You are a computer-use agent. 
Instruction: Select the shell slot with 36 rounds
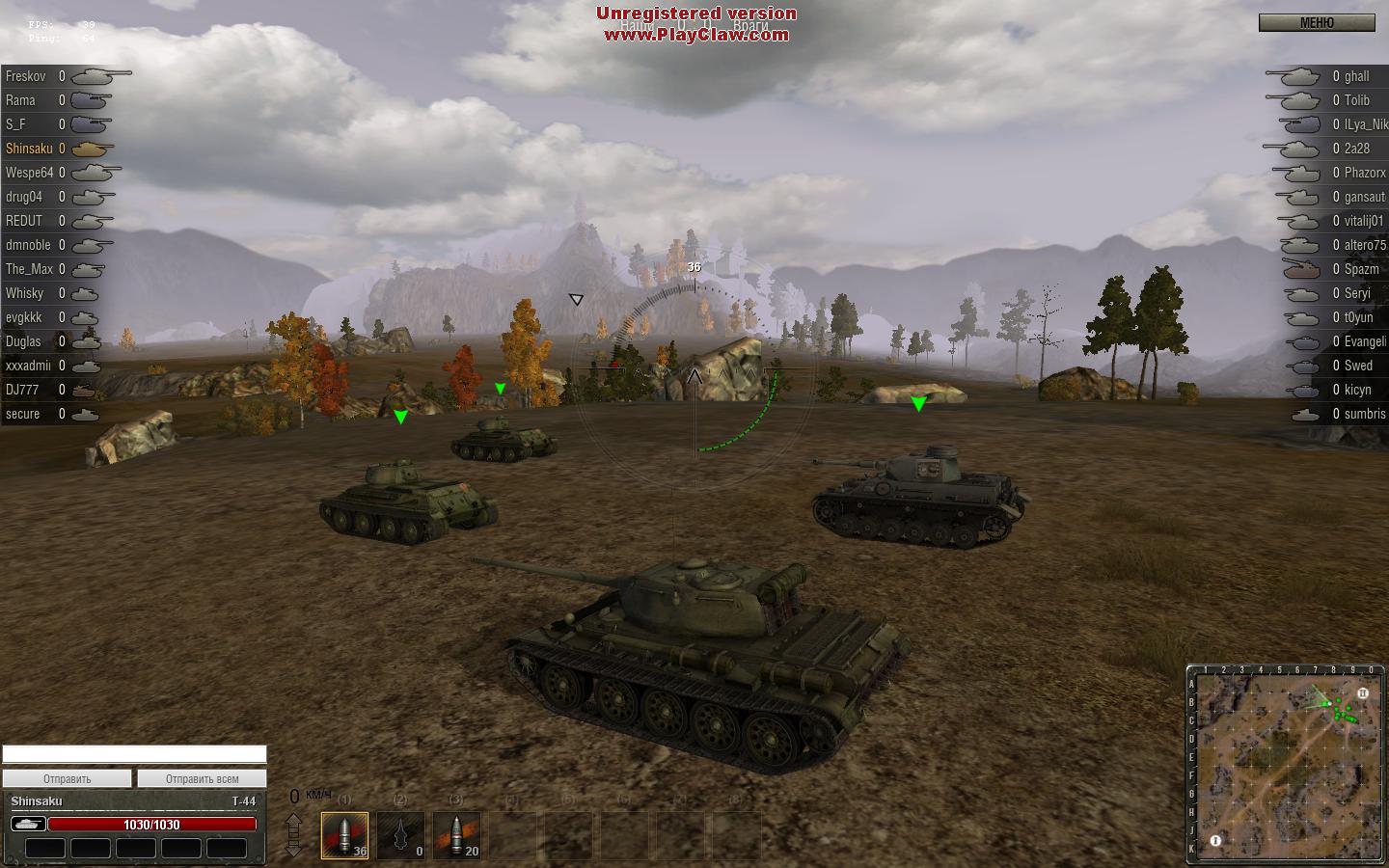344,834
